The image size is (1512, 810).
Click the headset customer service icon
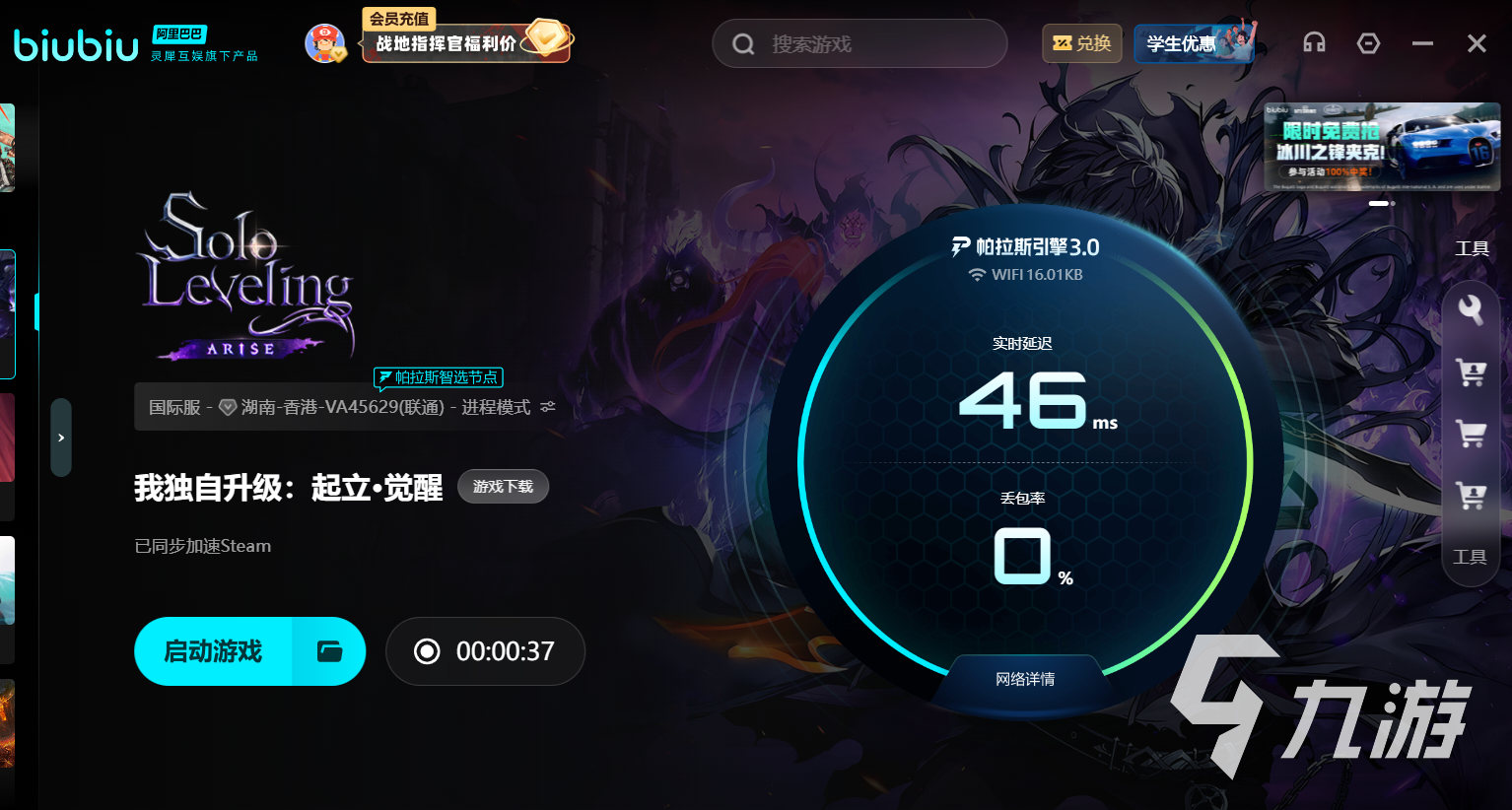click(1314, 42)
